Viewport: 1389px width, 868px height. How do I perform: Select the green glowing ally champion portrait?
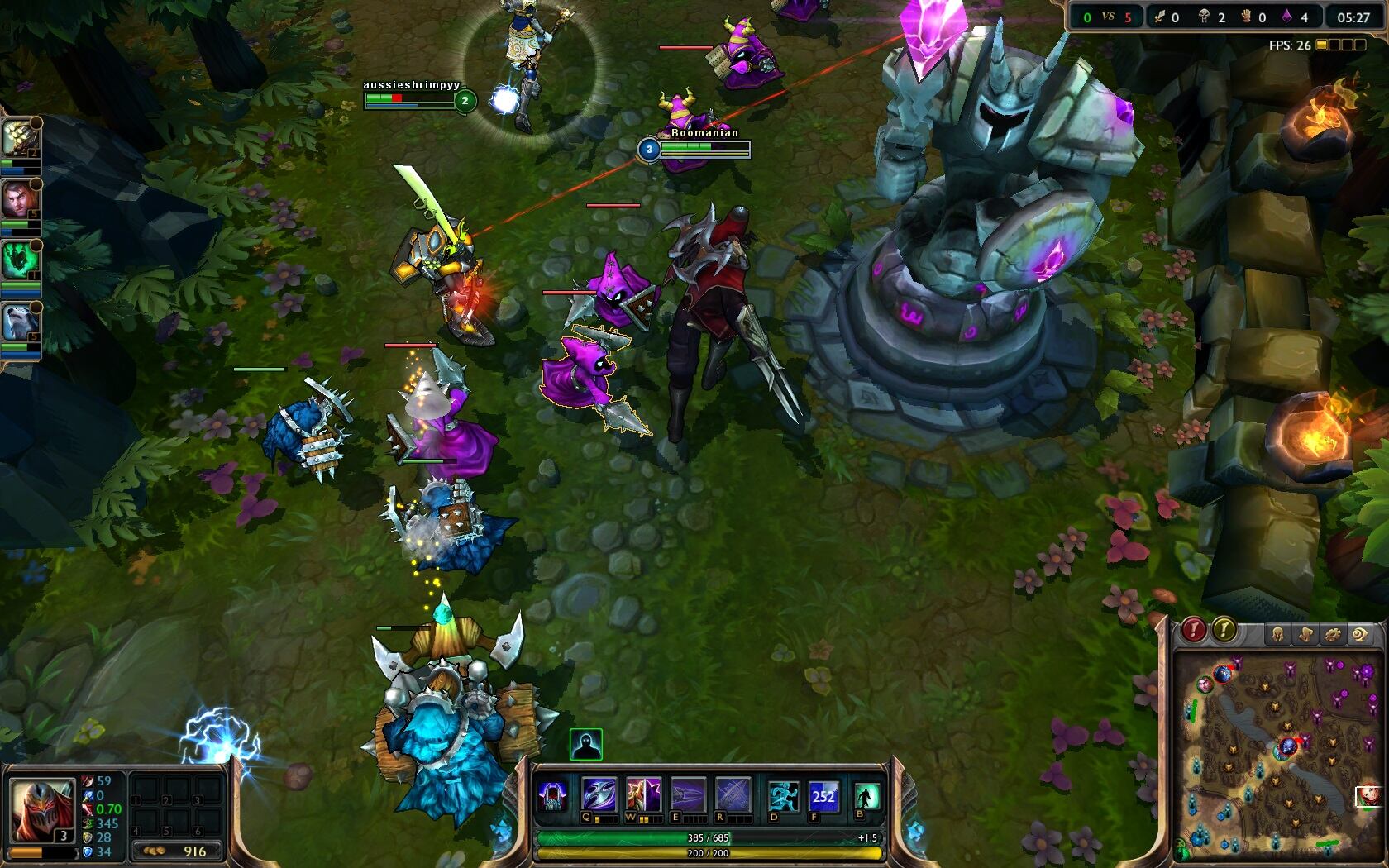pos(18,260)
